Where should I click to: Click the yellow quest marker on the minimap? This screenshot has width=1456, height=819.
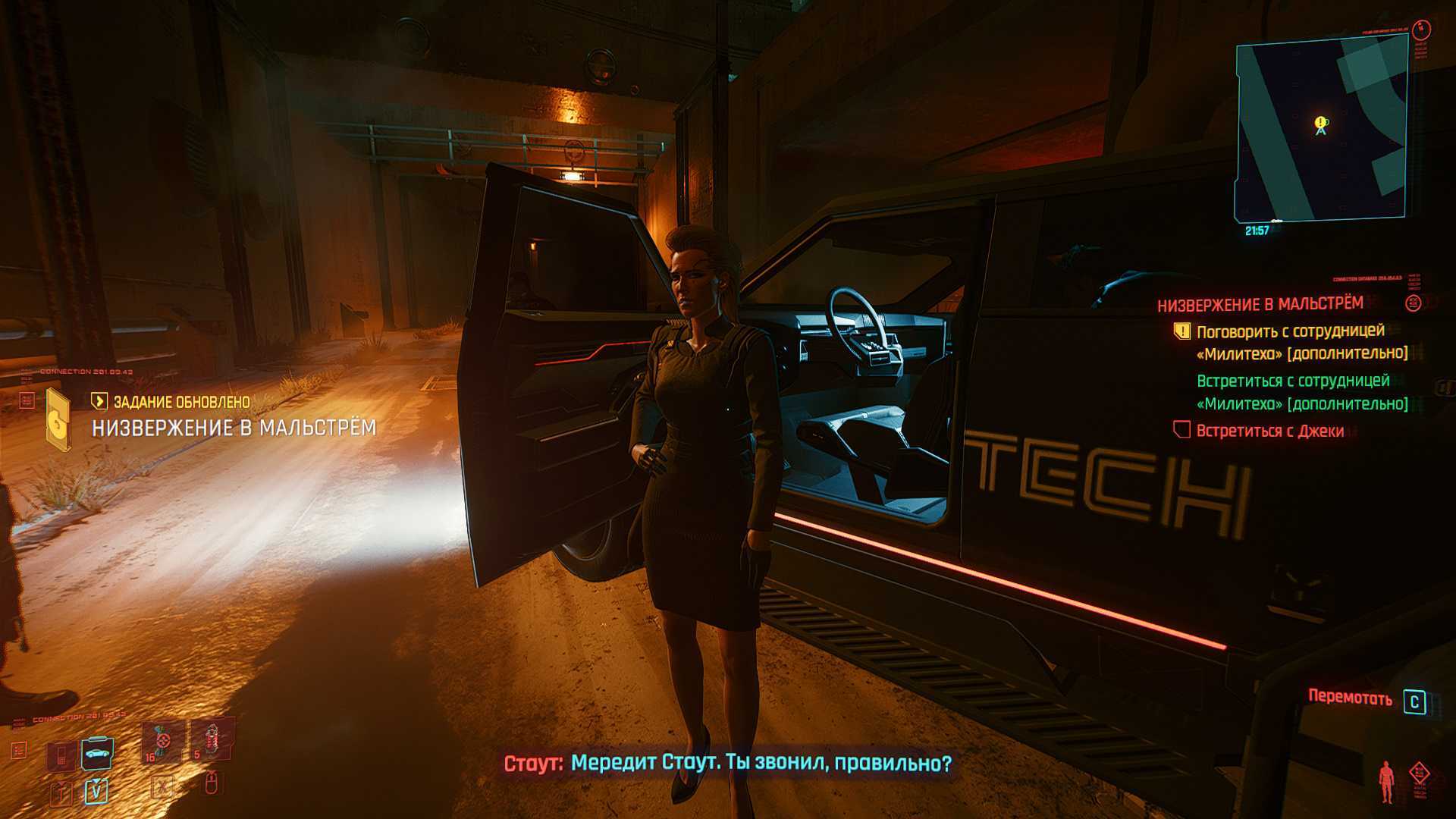[1321, 122]
